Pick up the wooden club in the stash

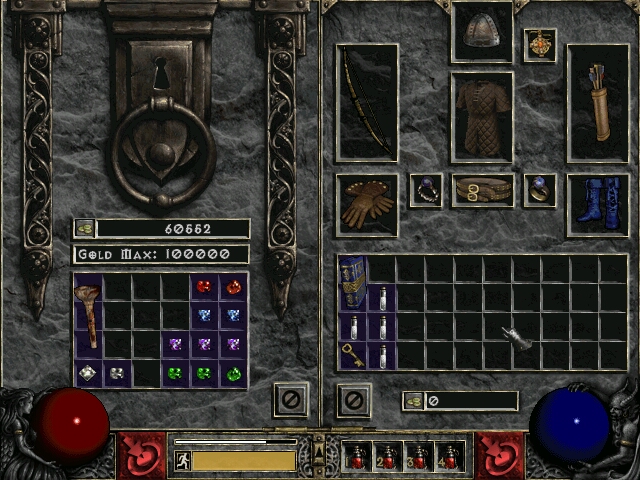[x=89, y=315]
